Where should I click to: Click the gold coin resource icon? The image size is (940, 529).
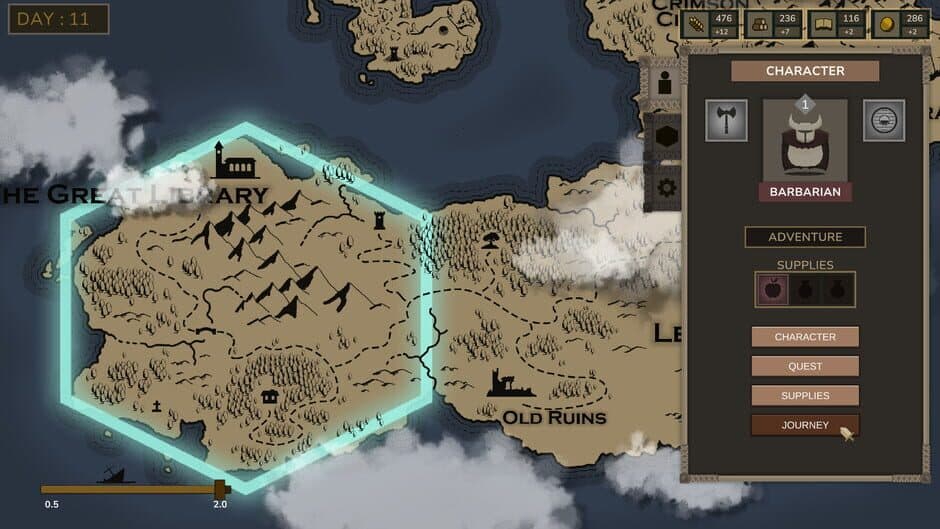885,24
